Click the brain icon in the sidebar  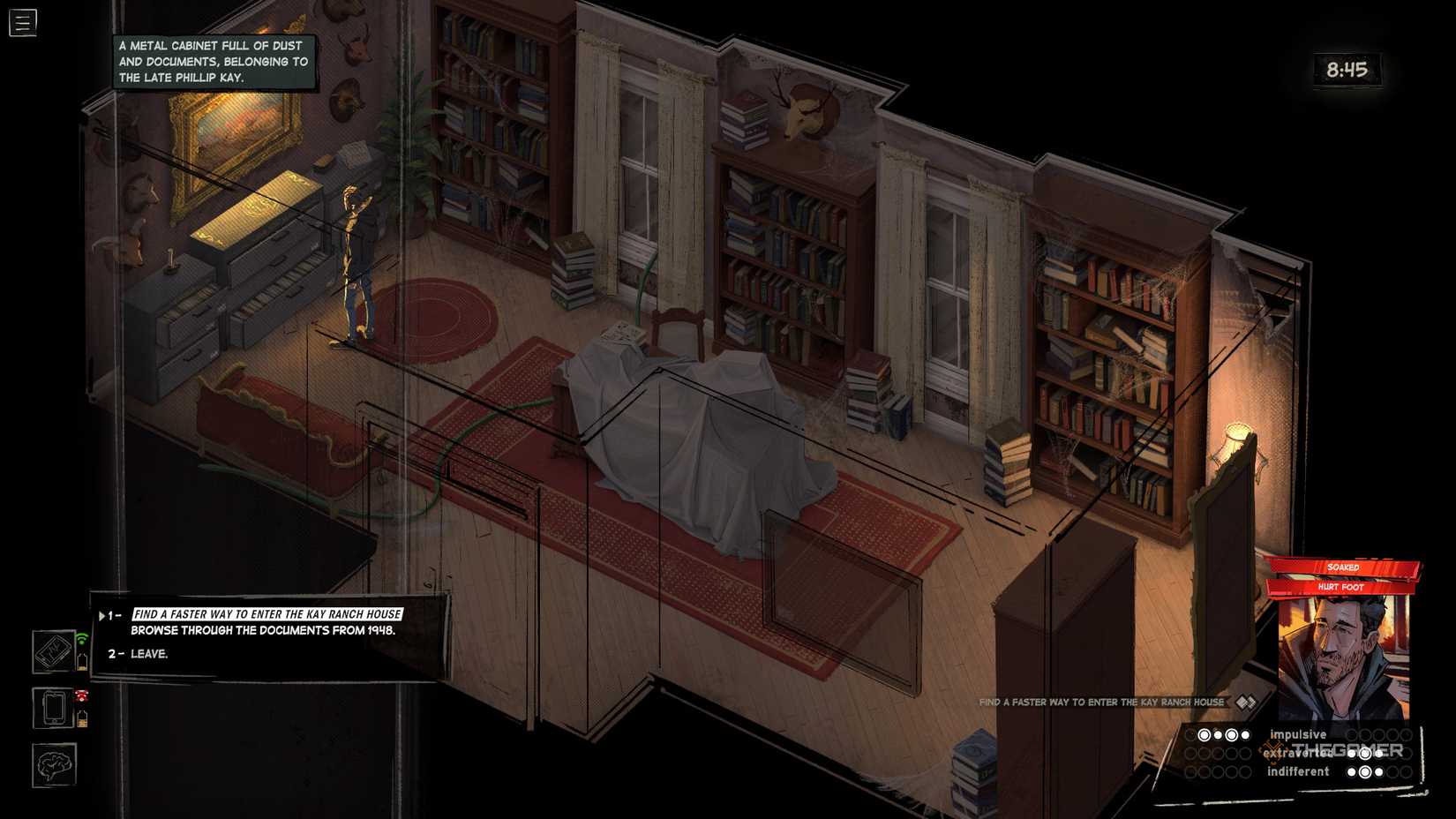pos(53,764)
